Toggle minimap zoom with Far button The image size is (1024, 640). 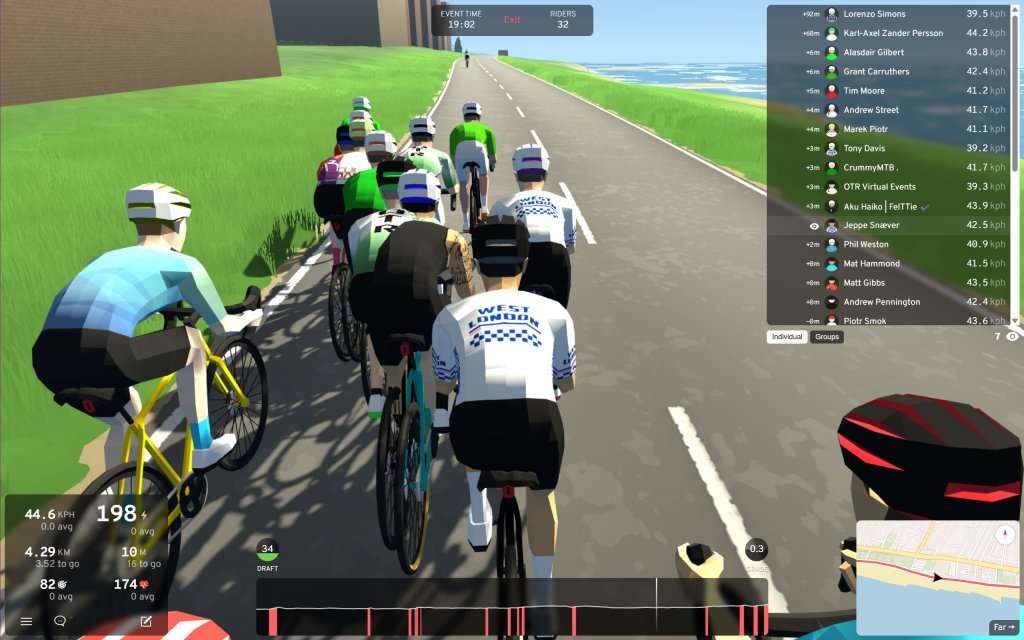point(1002,627)
